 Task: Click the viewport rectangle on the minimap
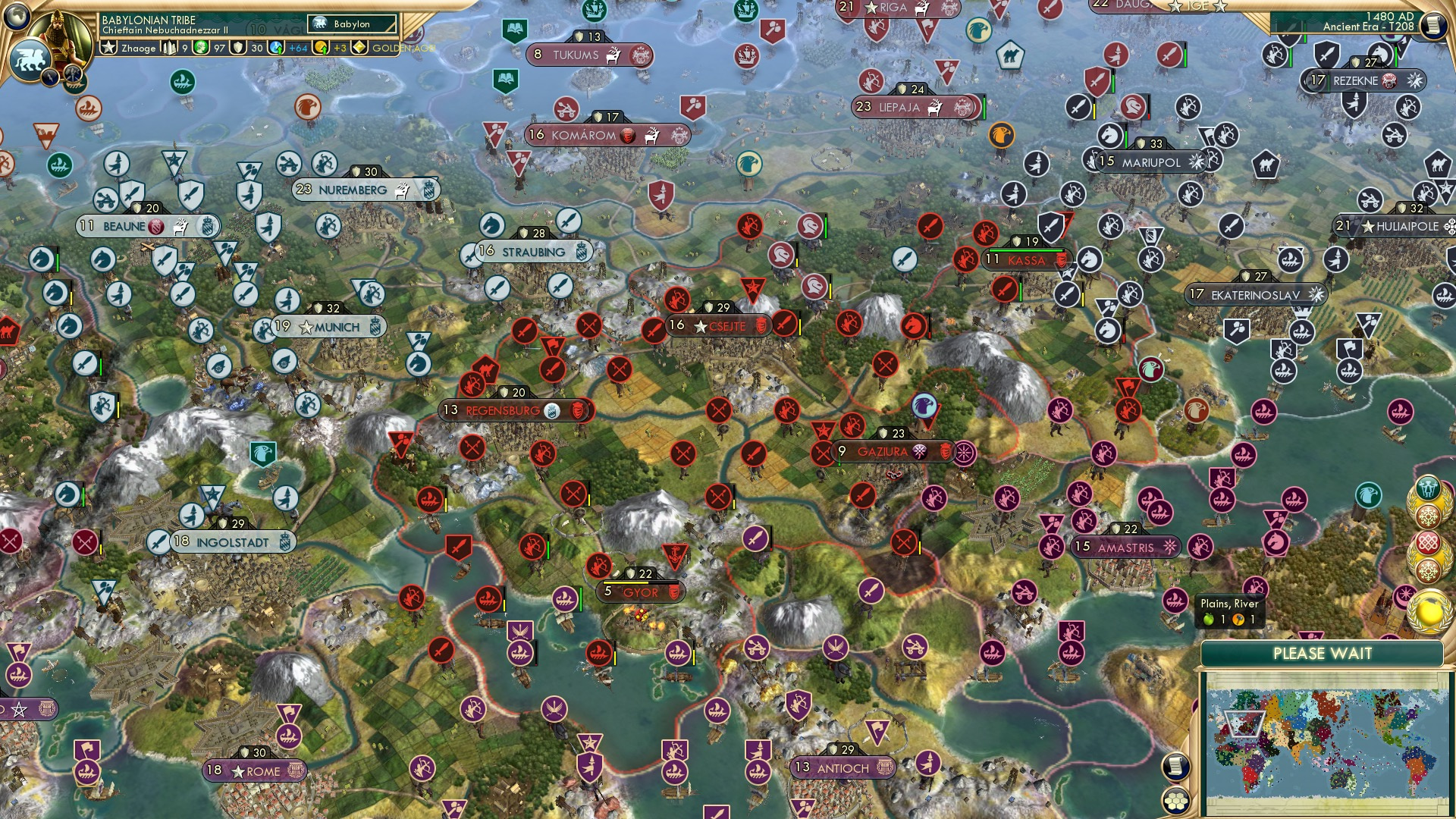pyautogui.click(x=1245, y=724)
